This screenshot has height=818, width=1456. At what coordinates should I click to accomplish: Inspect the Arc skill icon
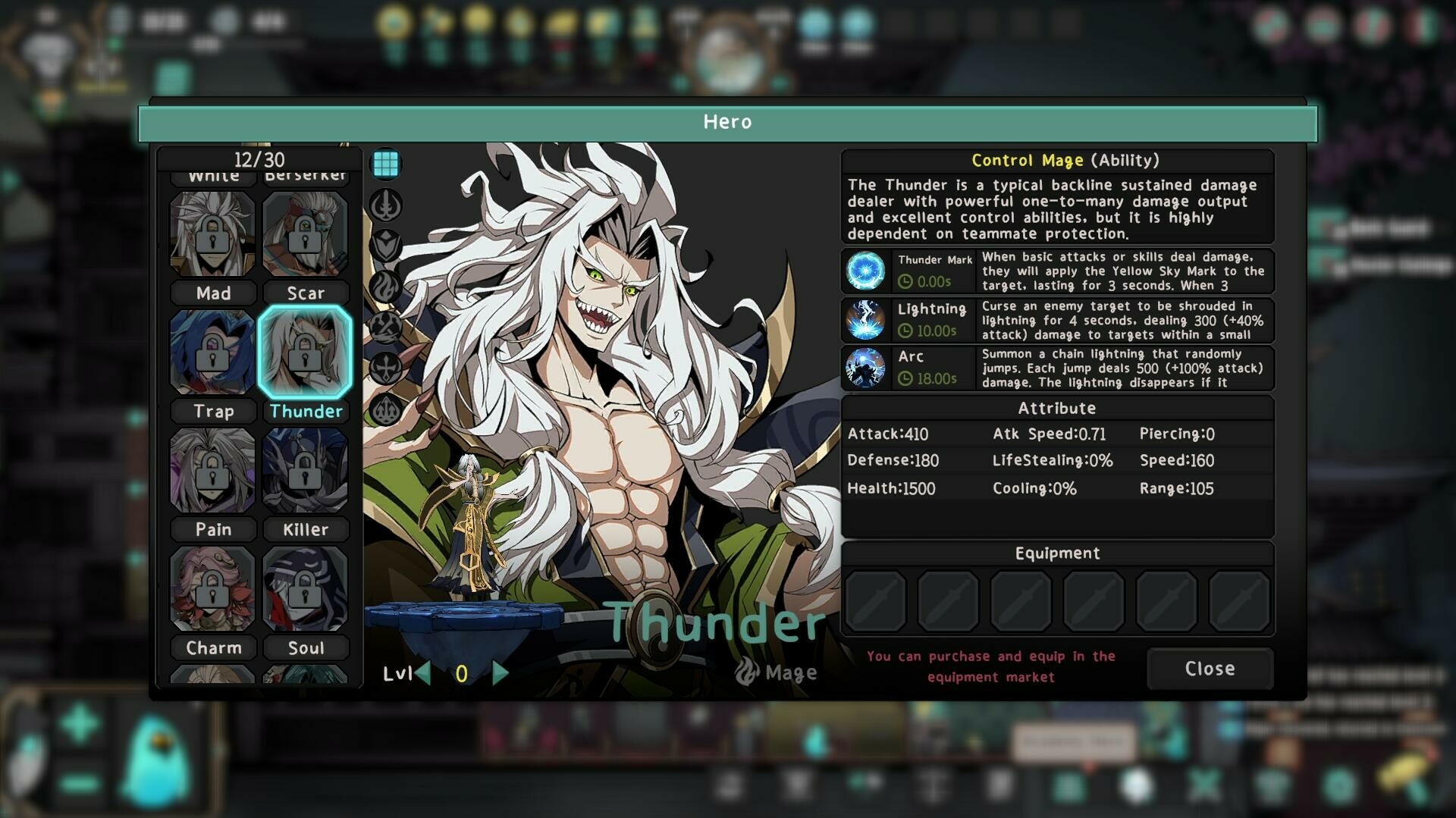coord(865,368)
